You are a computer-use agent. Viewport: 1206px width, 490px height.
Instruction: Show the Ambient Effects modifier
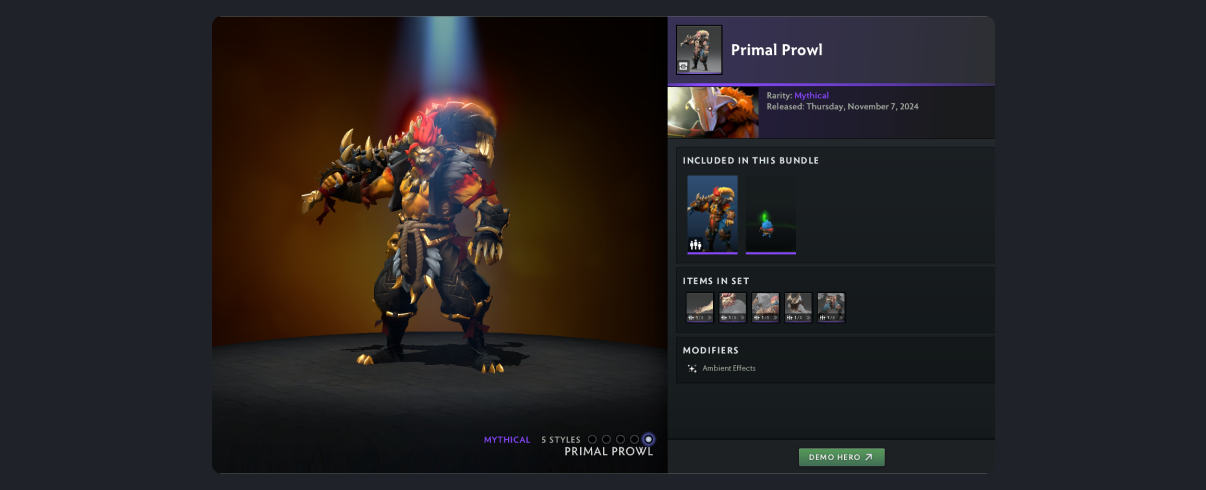click(x=728, y=368)
